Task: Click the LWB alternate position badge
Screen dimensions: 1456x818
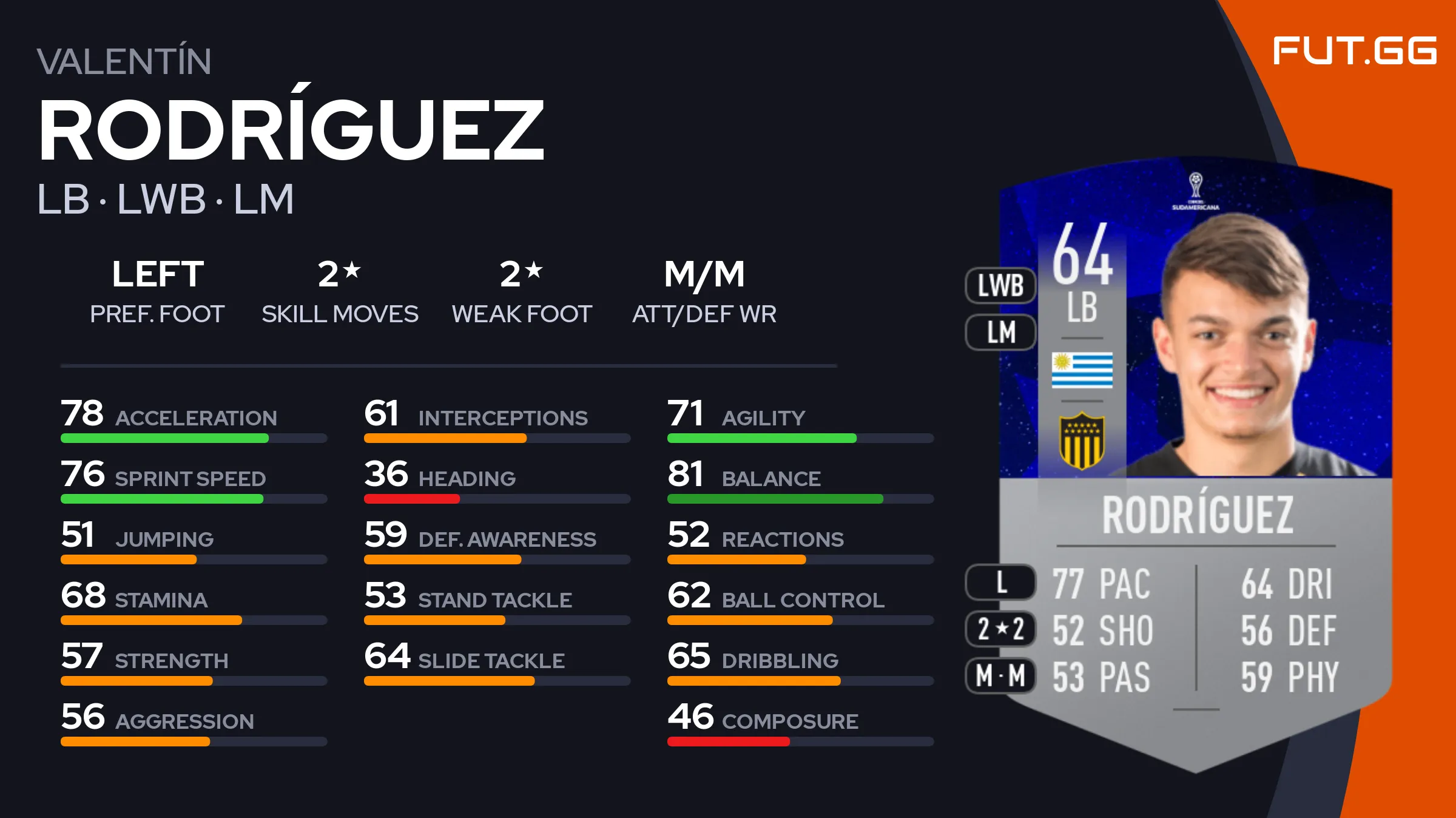Action: pyautogui.click(x=1000, y=285)
